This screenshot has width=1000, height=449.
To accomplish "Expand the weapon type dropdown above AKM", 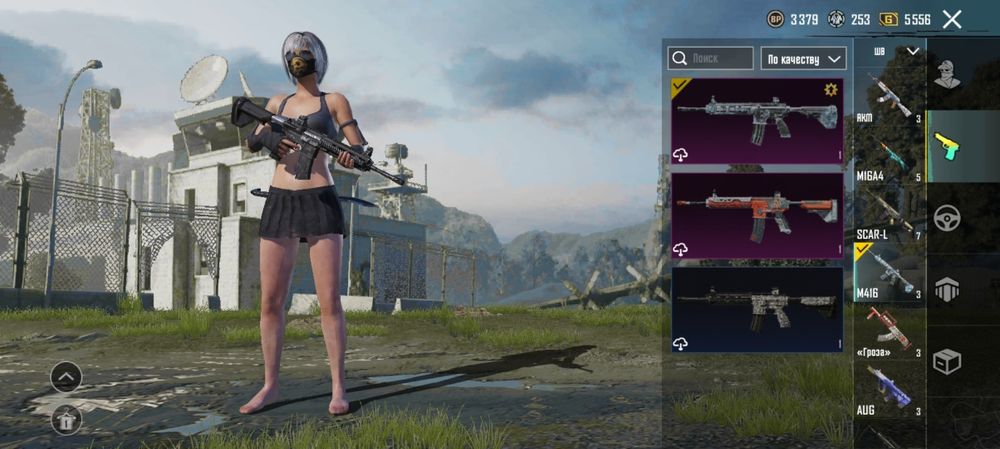I will (x=896, y=51).
